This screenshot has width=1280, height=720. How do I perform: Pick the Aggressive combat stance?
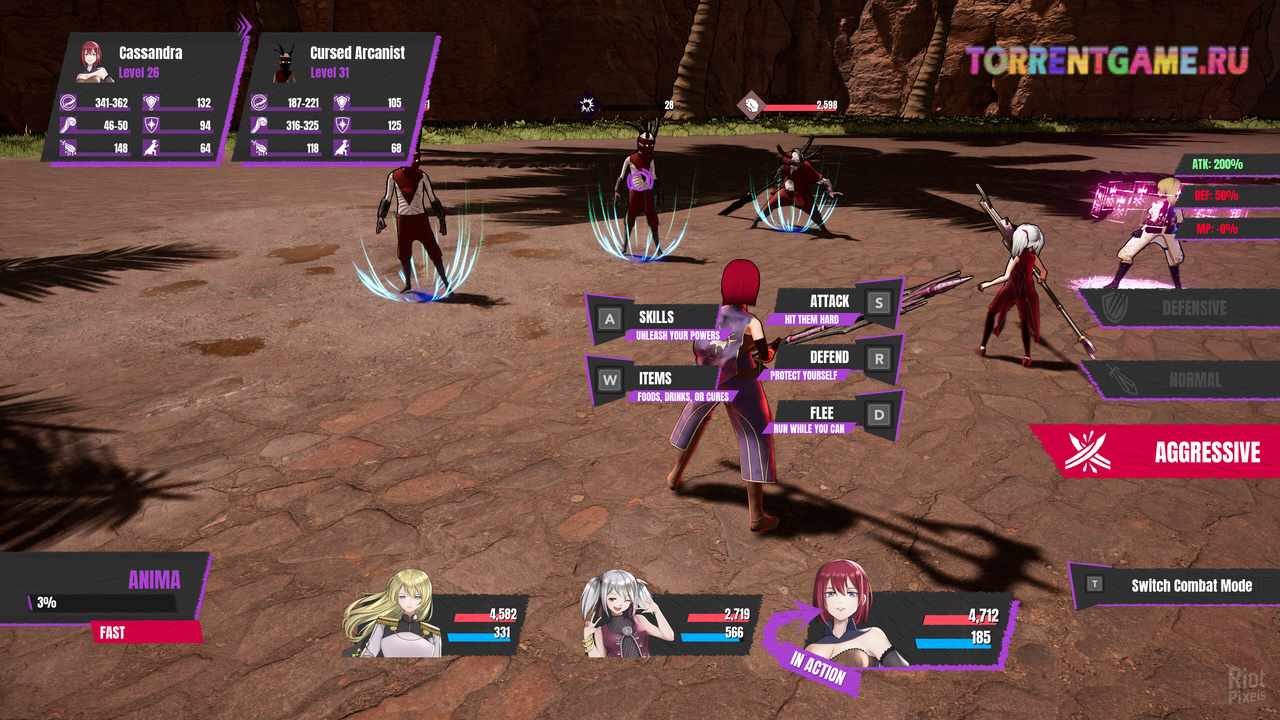click(1160, 452)
